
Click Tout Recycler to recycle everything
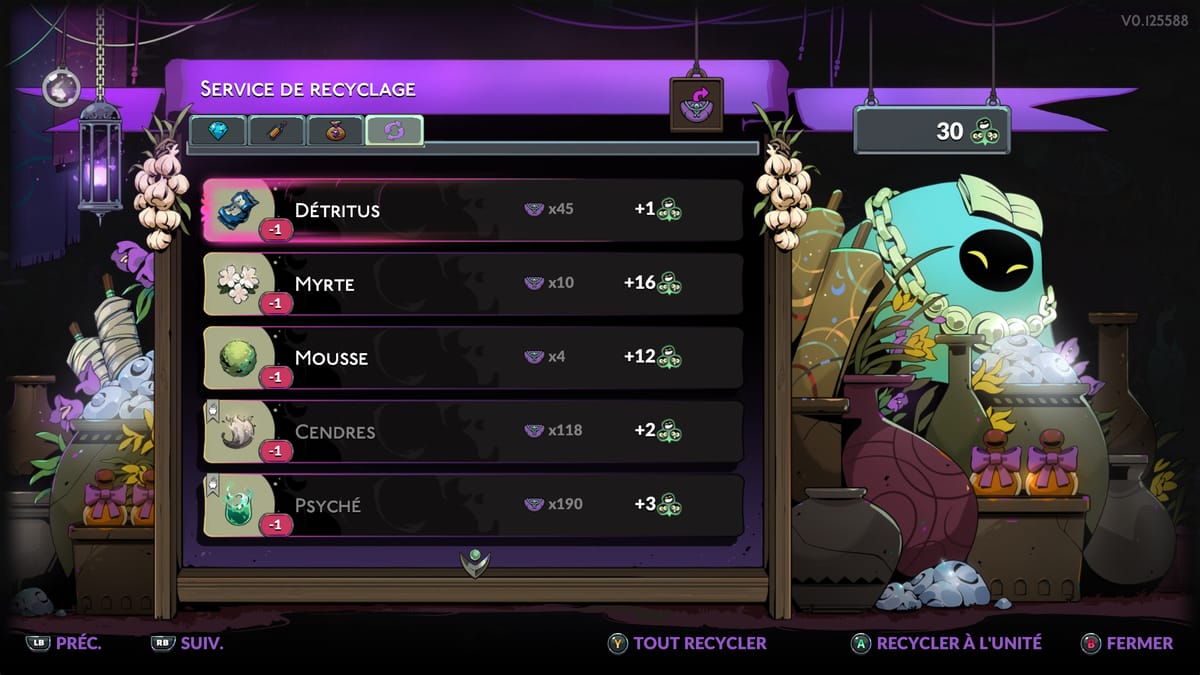pos(688,643)
